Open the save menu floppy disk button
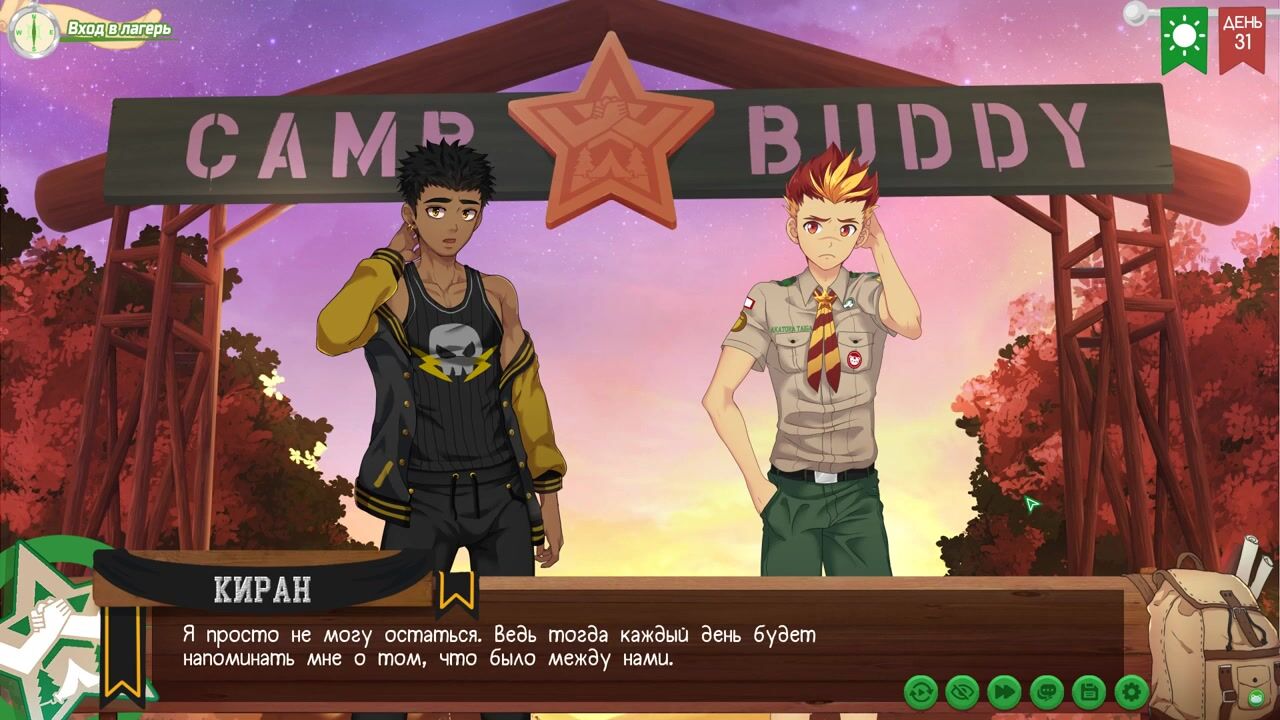Viewport: 1280px width, 720px height. [x=1089, y=691]
